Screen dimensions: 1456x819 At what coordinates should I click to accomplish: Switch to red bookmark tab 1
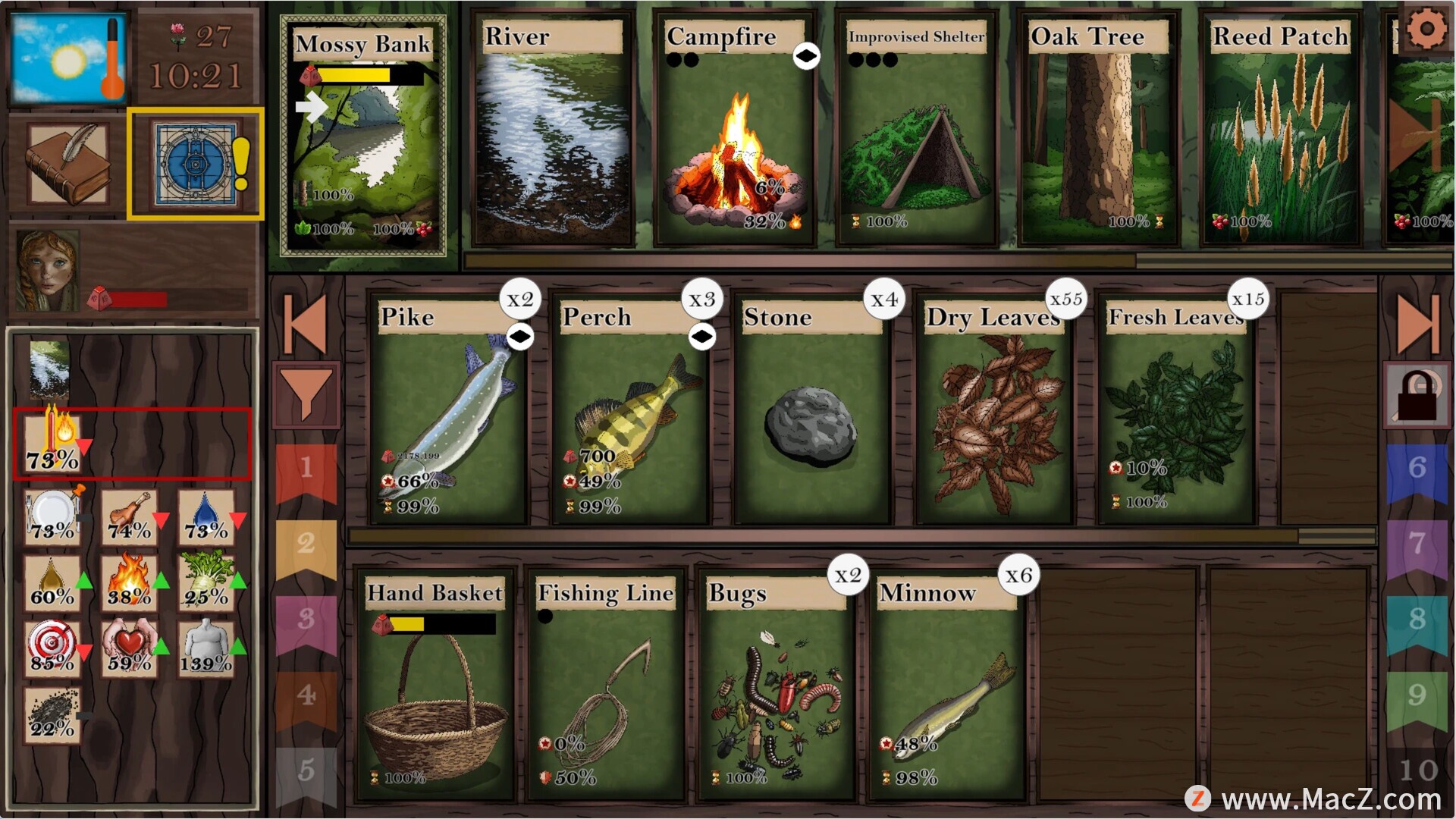306,470
